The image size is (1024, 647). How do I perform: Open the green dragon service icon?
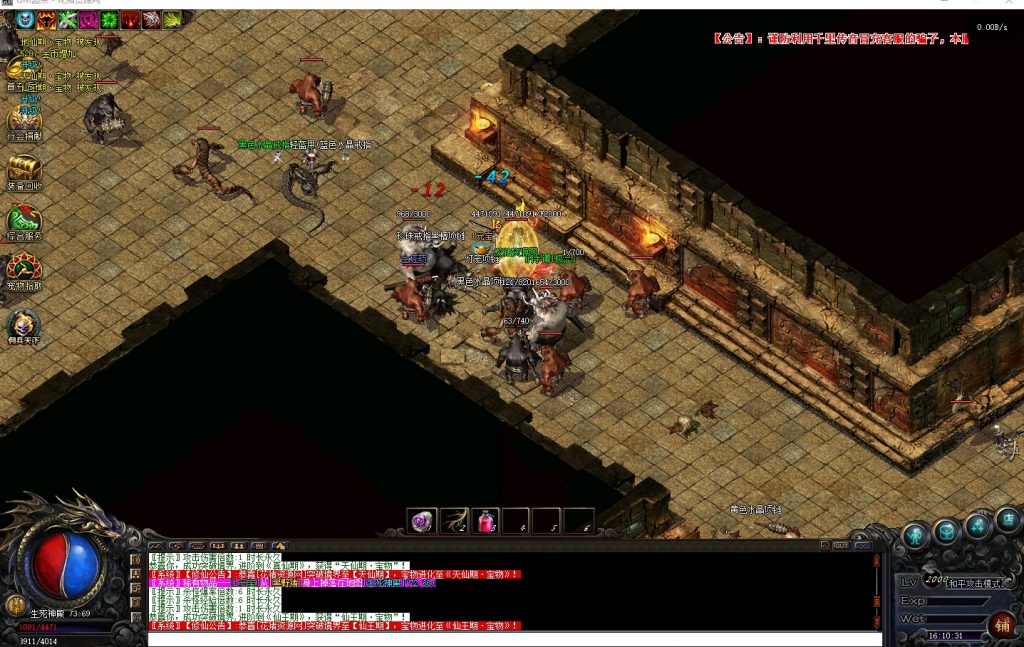pos(22,218)
